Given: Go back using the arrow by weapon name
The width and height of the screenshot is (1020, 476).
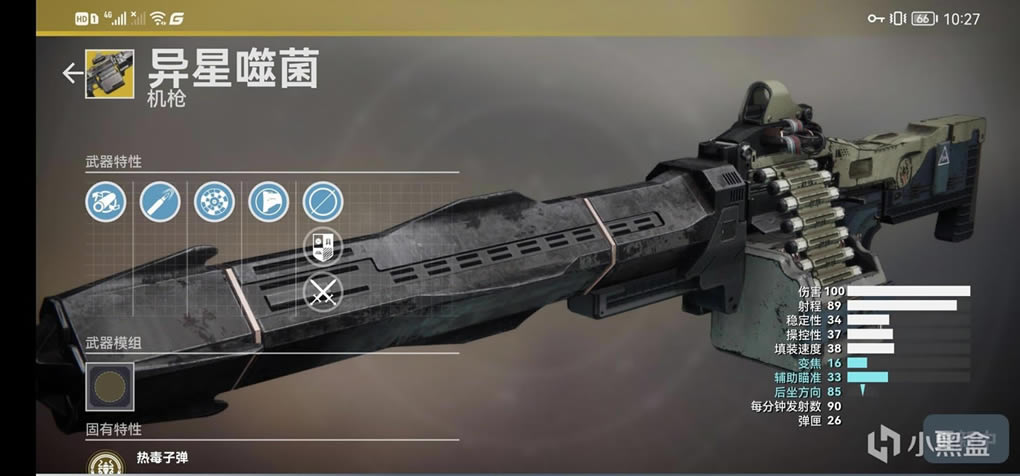Looking at the screenshot, I should coord(71,73).
